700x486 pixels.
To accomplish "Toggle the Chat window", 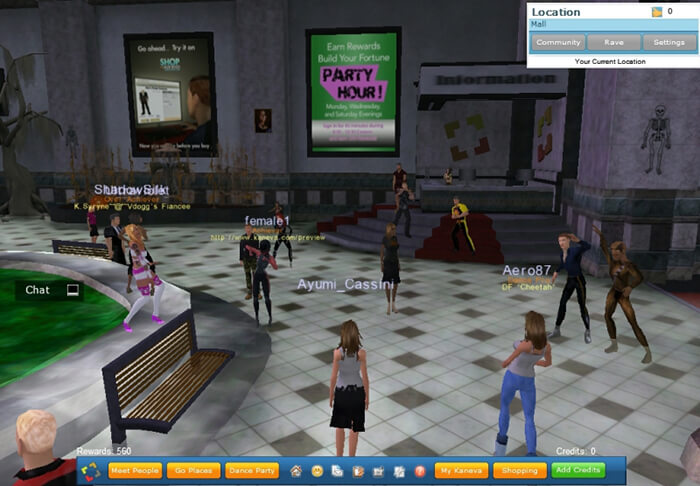I will click(50, 290).
